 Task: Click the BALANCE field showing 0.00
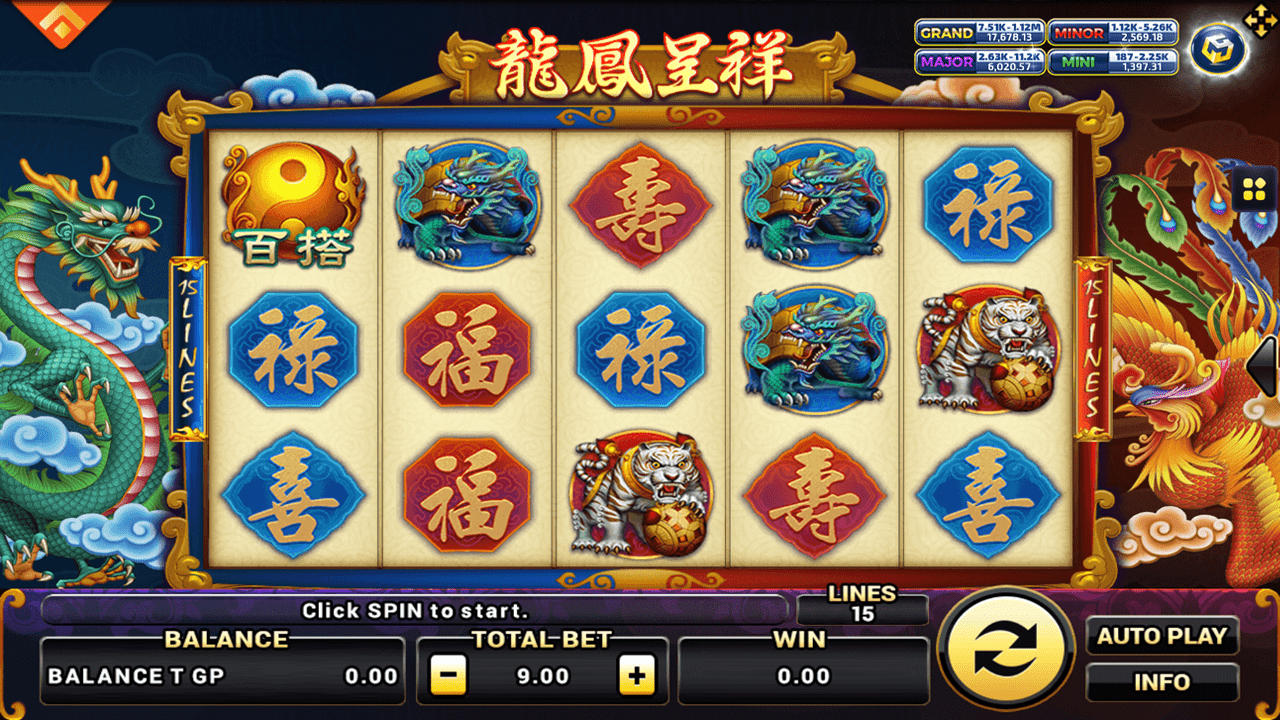[220, 675]
